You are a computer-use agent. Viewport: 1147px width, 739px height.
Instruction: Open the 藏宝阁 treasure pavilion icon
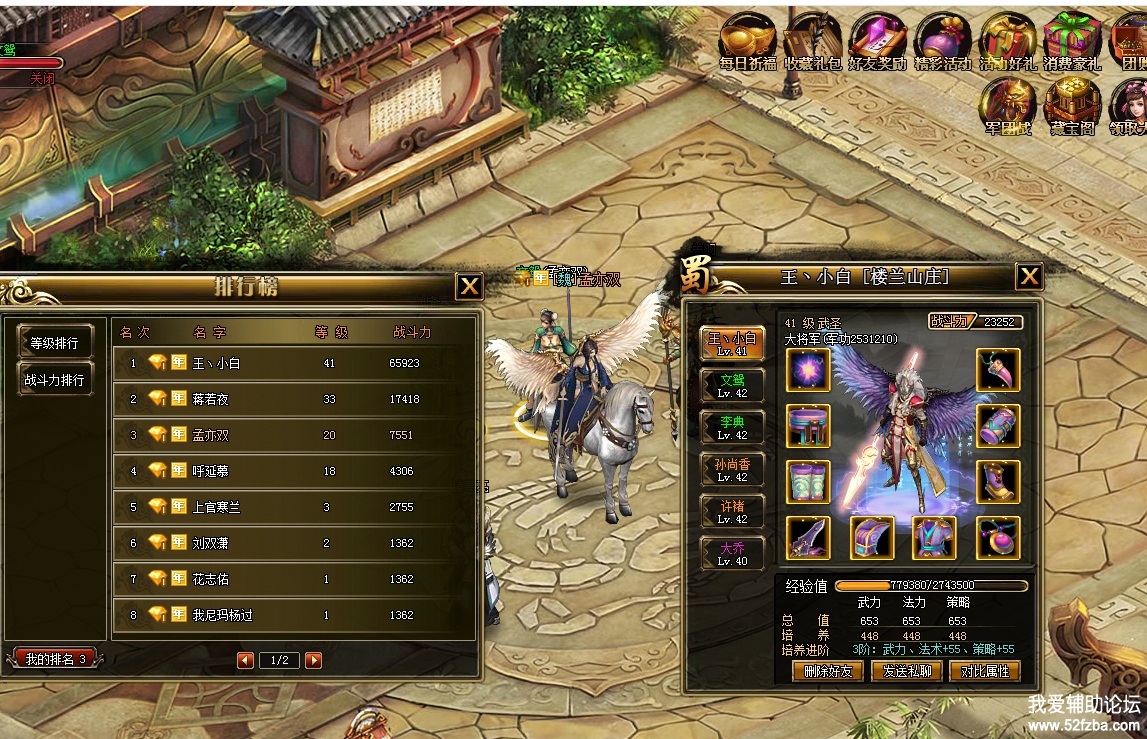coord(1072,106)
